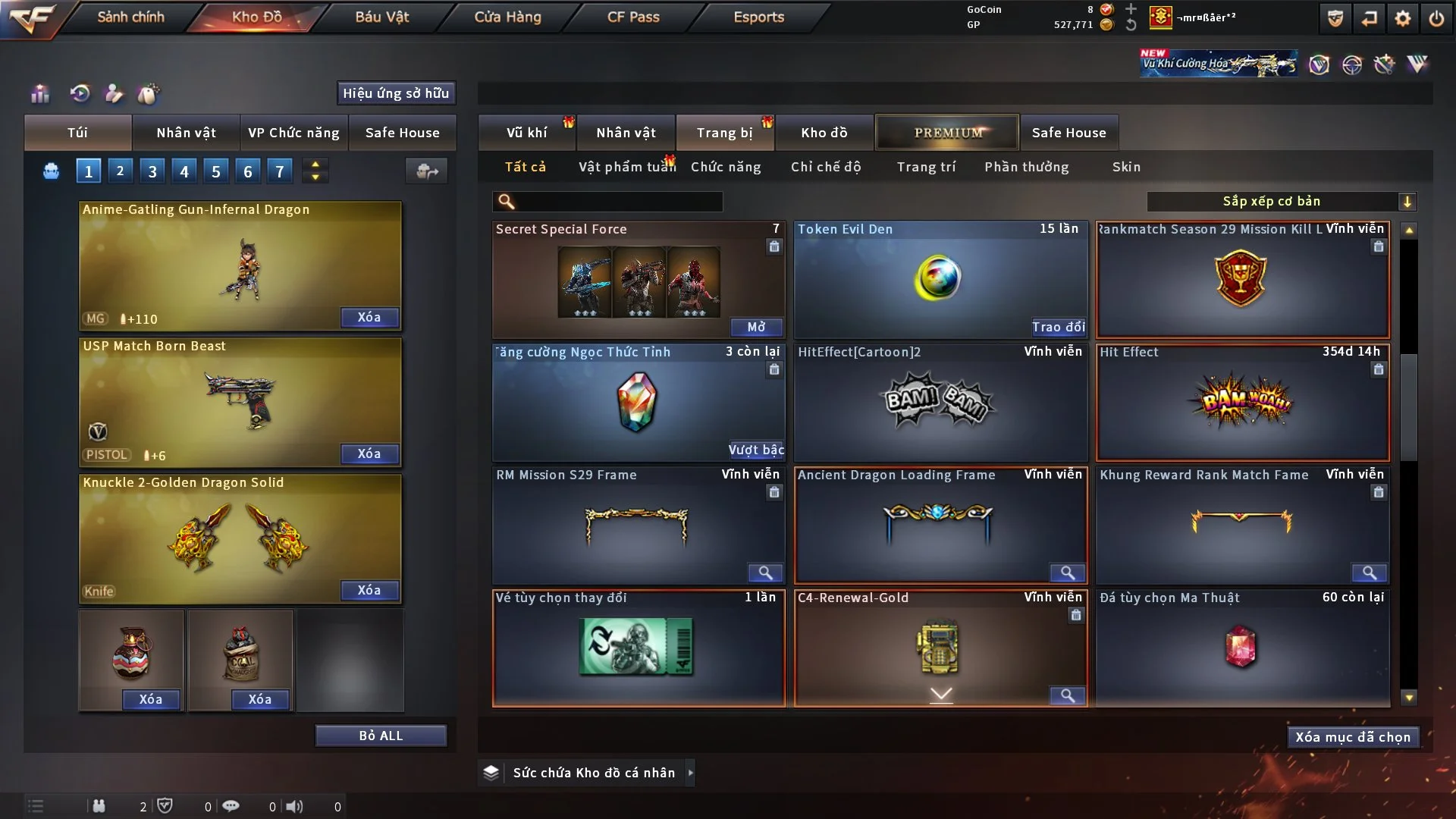Switch to the Skin filter
1456x819 pixels.
1126,167
